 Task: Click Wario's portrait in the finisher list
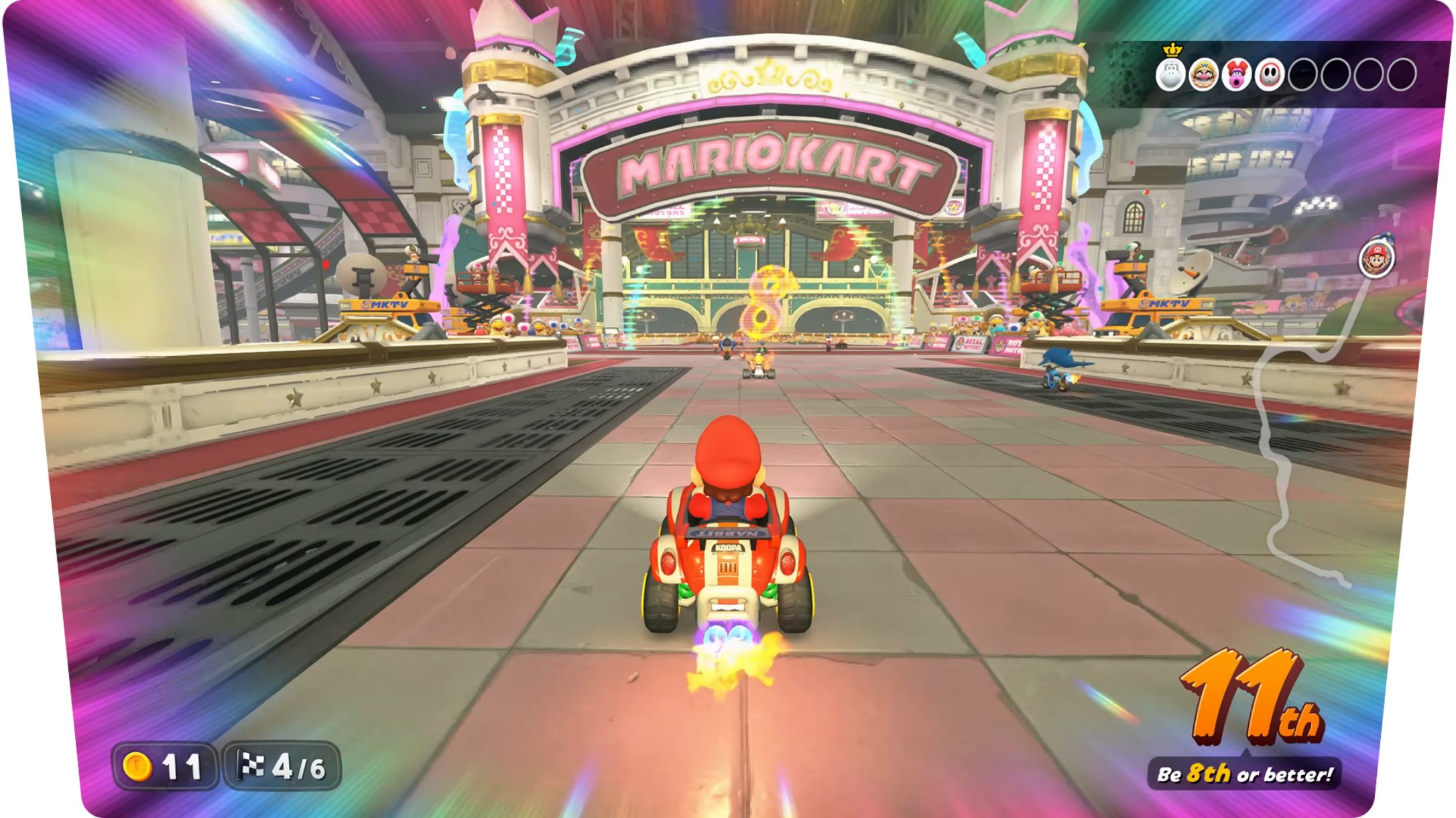coord(1204,74)
